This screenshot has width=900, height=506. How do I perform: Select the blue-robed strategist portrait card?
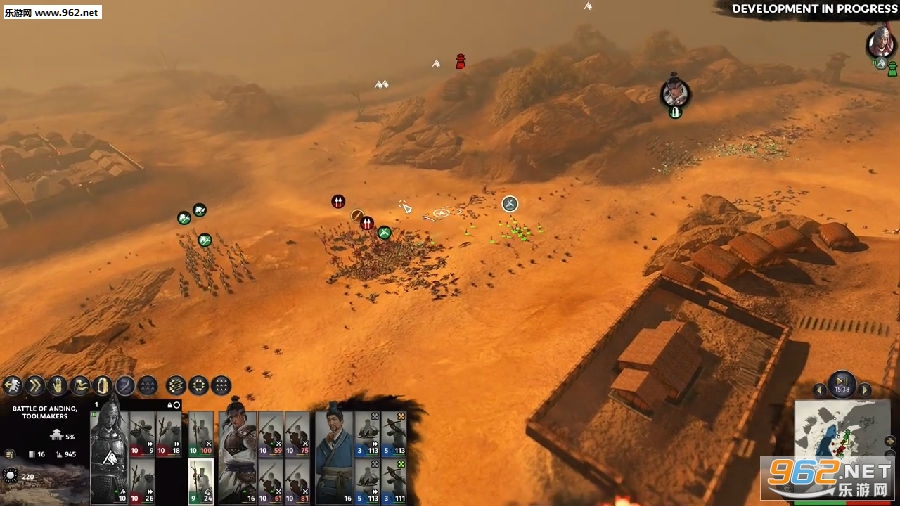pos(334,452)
